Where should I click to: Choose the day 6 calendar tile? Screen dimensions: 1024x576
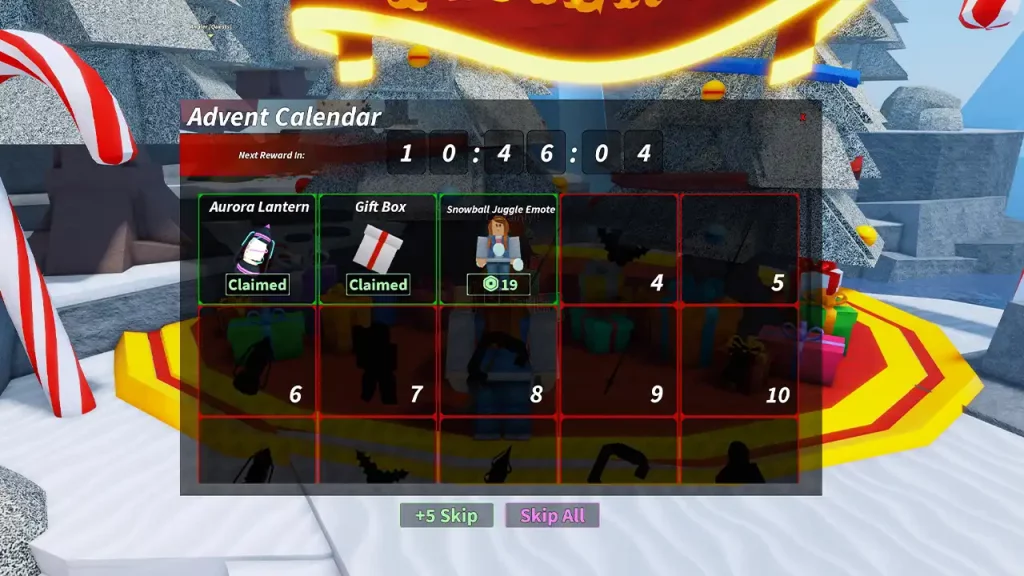[x=258, y=360]
